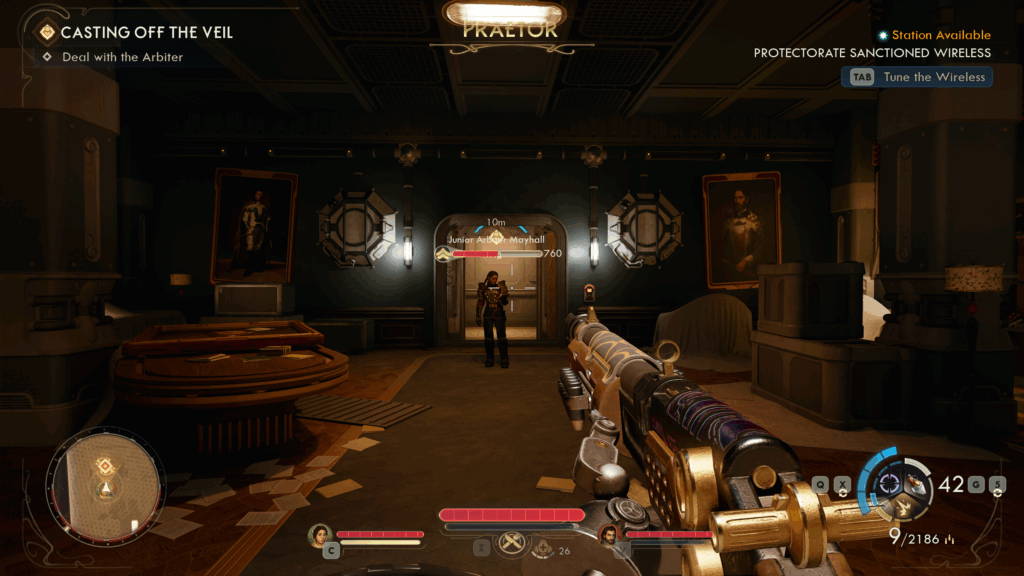This screenshot has width=1024, height=576.
Task: Click the Praetor location title
Action: [x=509, y=30]
